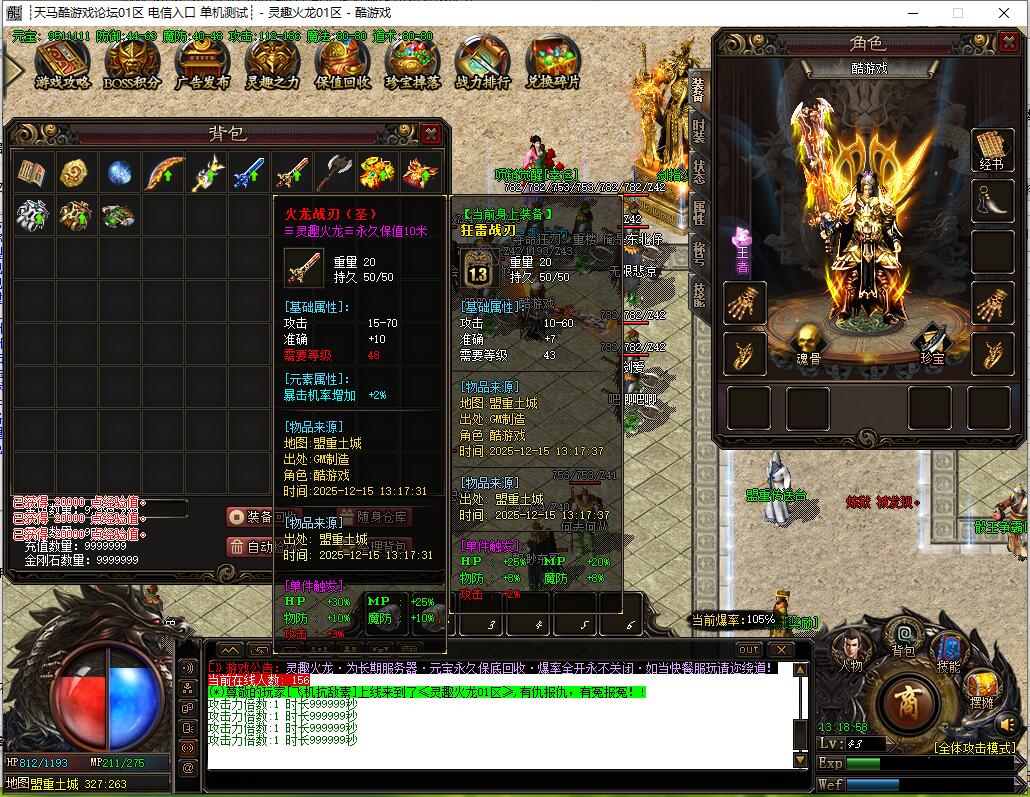
Task: Click the 经书 scripture equipment slot
Action: click(992, 150)
